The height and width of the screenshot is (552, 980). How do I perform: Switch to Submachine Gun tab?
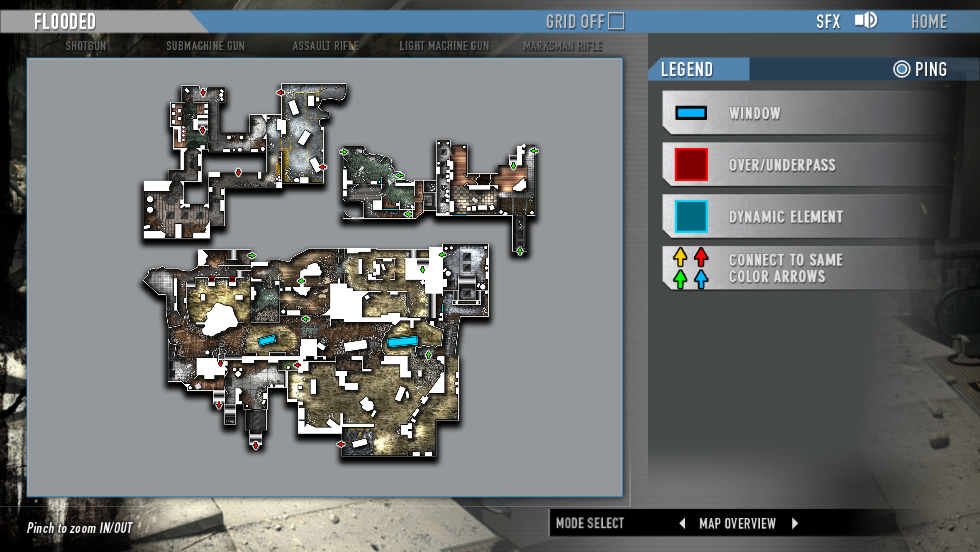[205, 46]
